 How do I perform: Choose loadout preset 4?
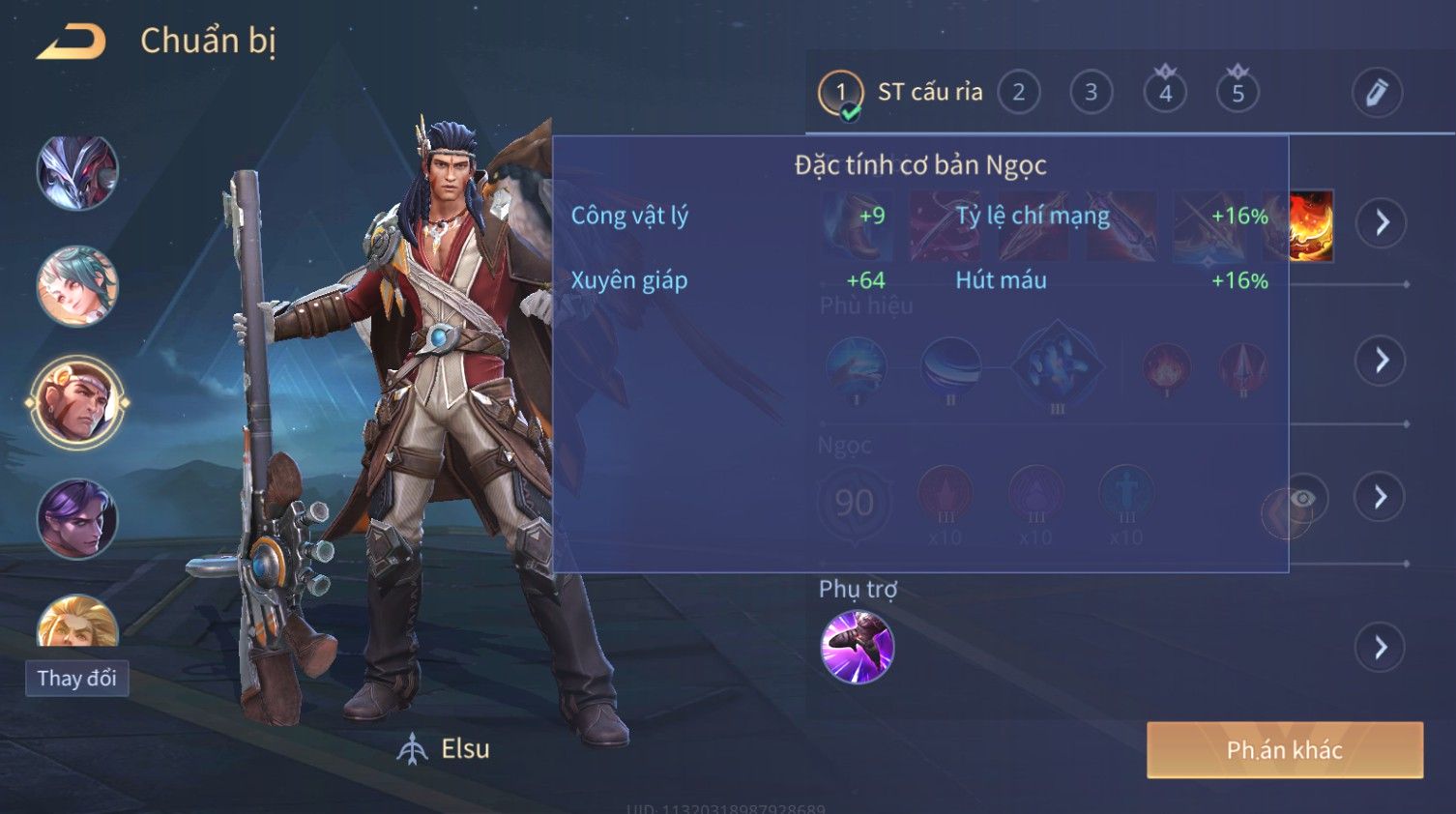(1165, 93)
